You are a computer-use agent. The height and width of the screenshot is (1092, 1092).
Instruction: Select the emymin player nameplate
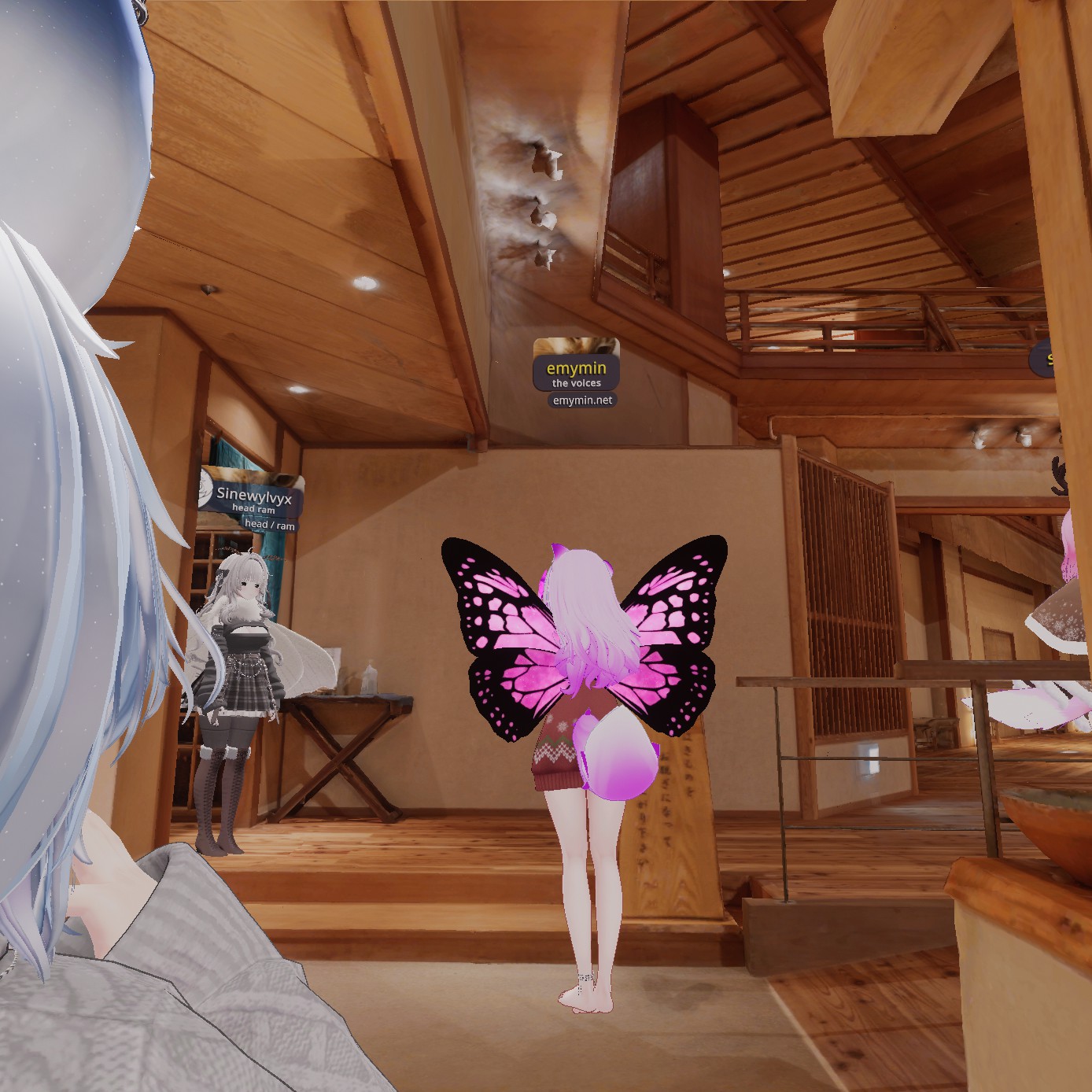tap(576, 368)
